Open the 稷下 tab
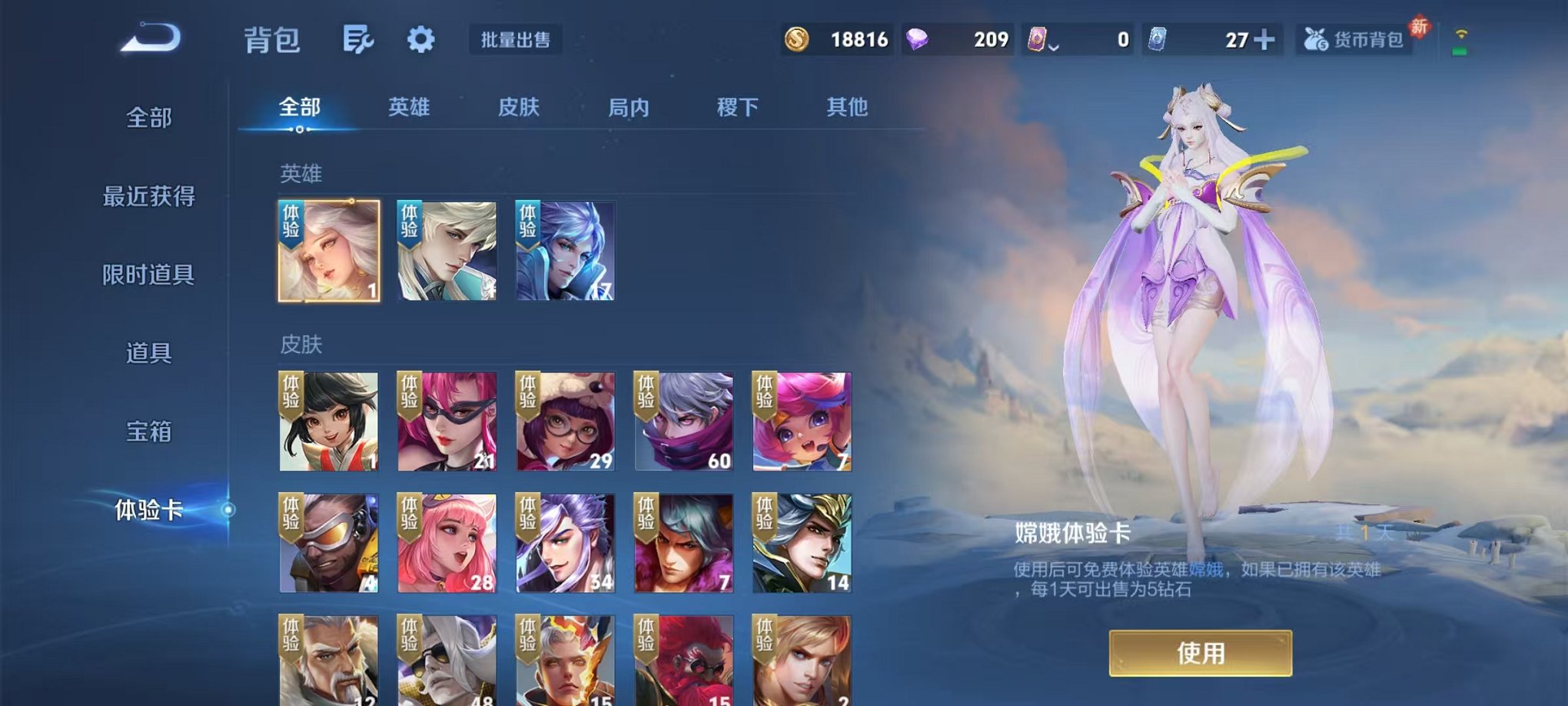The height and width of the screenshot is (706, 1568). 737,108
